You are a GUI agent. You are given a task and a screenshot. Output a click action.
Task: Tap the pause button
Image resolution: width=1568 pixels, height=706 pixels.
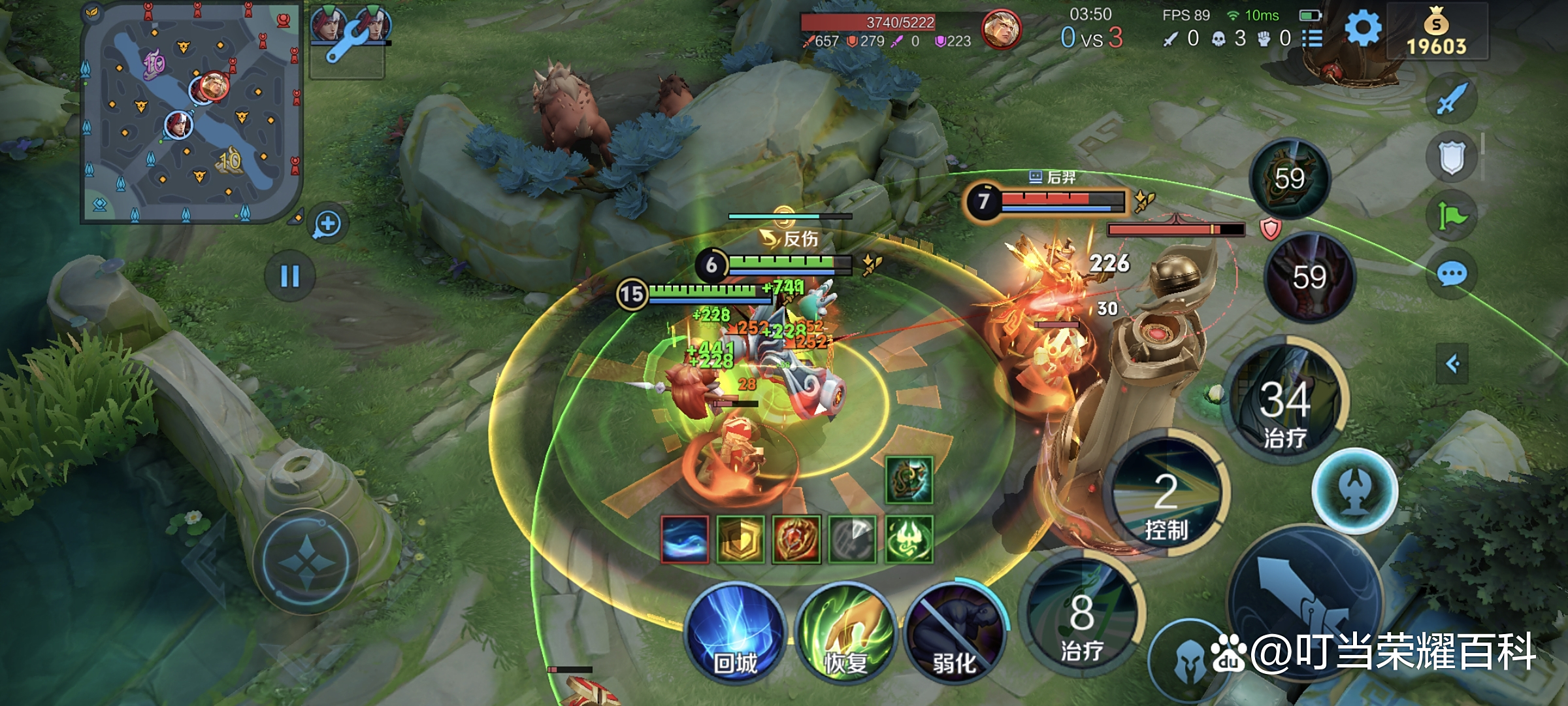click(289, 276)
